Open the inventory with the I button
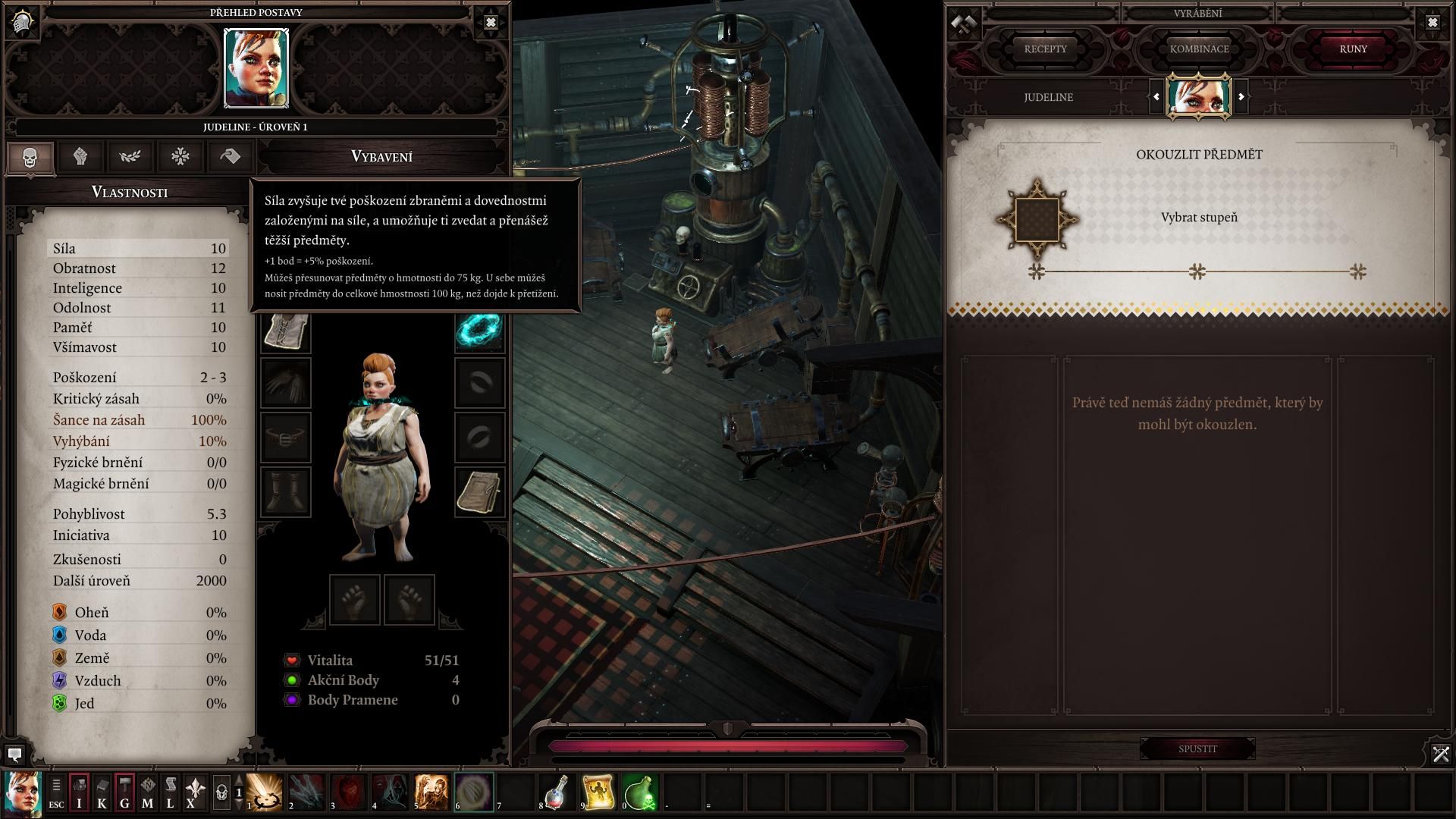The width and height of the screenshot is (1456, 819). tap(79, 793)
